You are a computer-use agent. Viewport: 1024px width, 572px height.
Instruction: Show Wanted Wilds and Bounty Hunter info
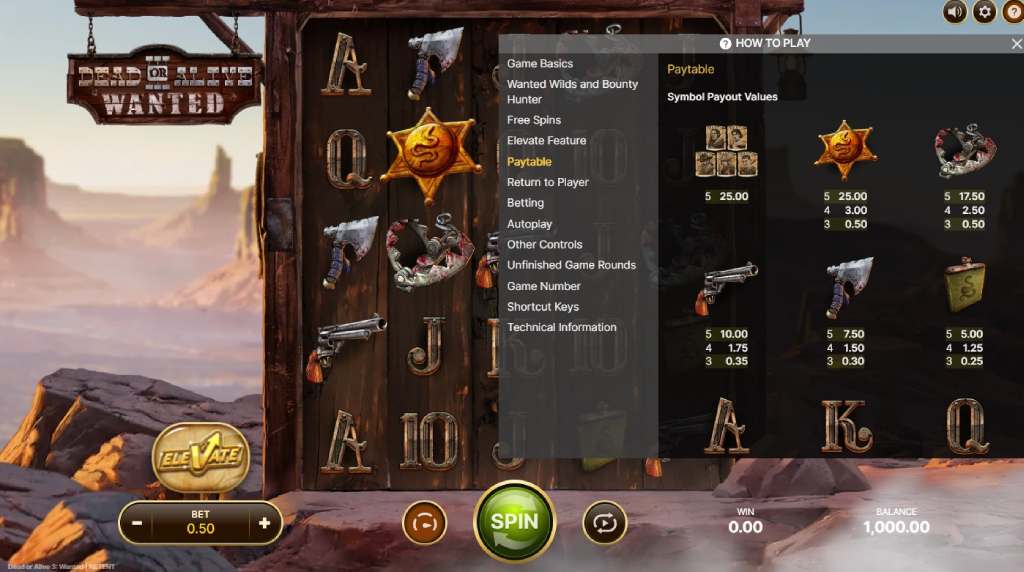click(x=572, y=92)
